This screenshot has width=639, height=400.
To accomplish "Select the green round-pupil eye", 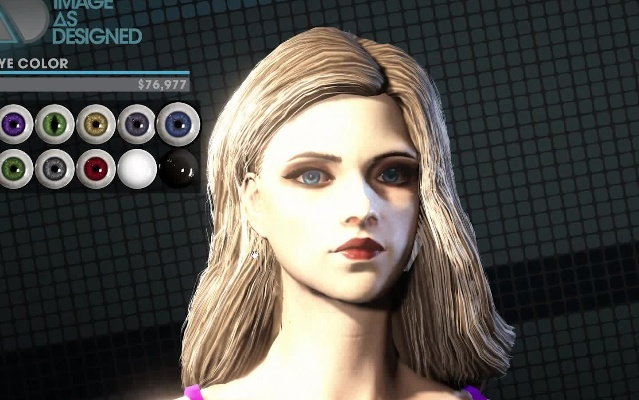I will point(13,169).
